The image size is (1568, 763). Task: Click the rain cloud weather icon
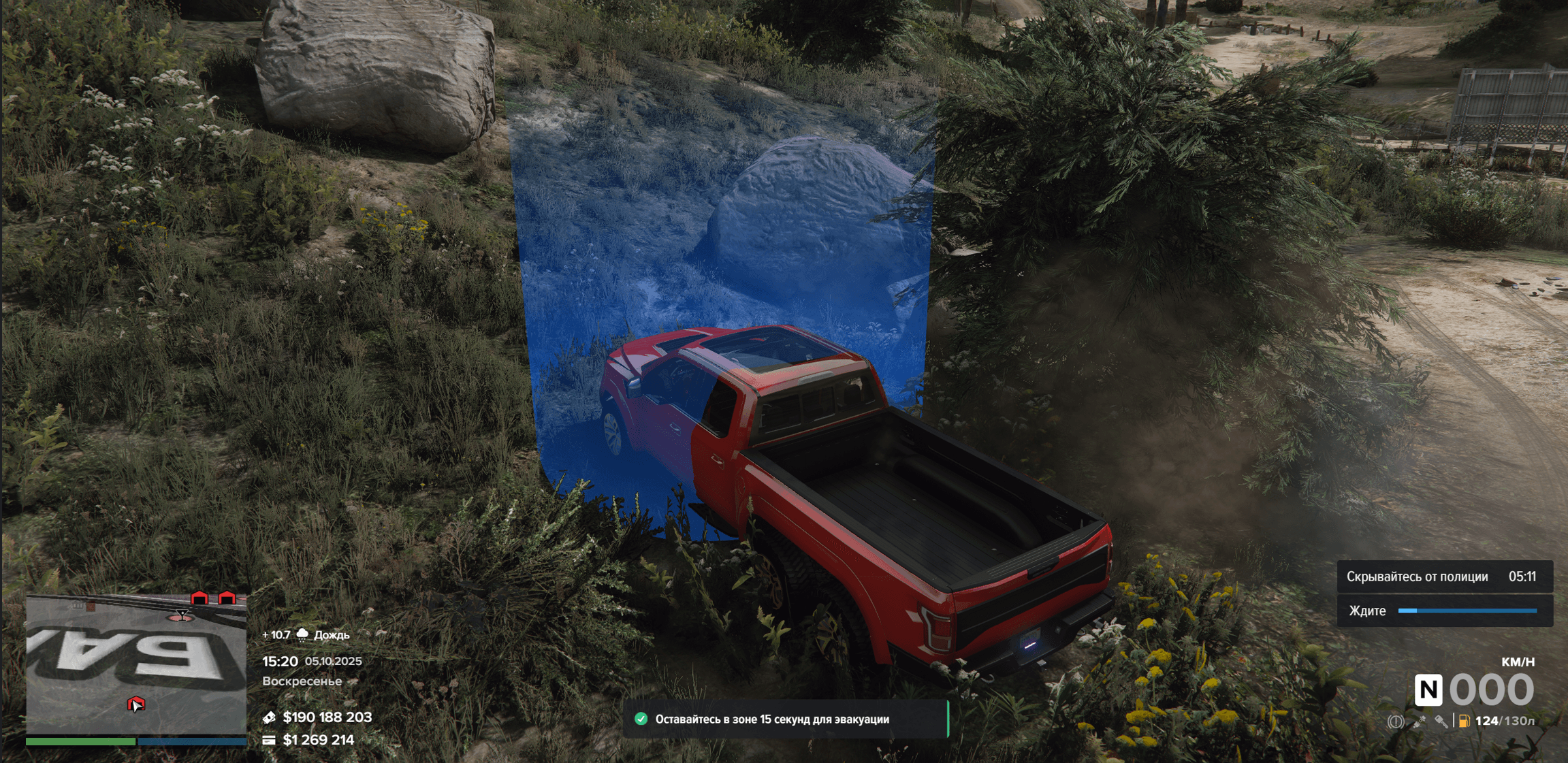point(302,634)
